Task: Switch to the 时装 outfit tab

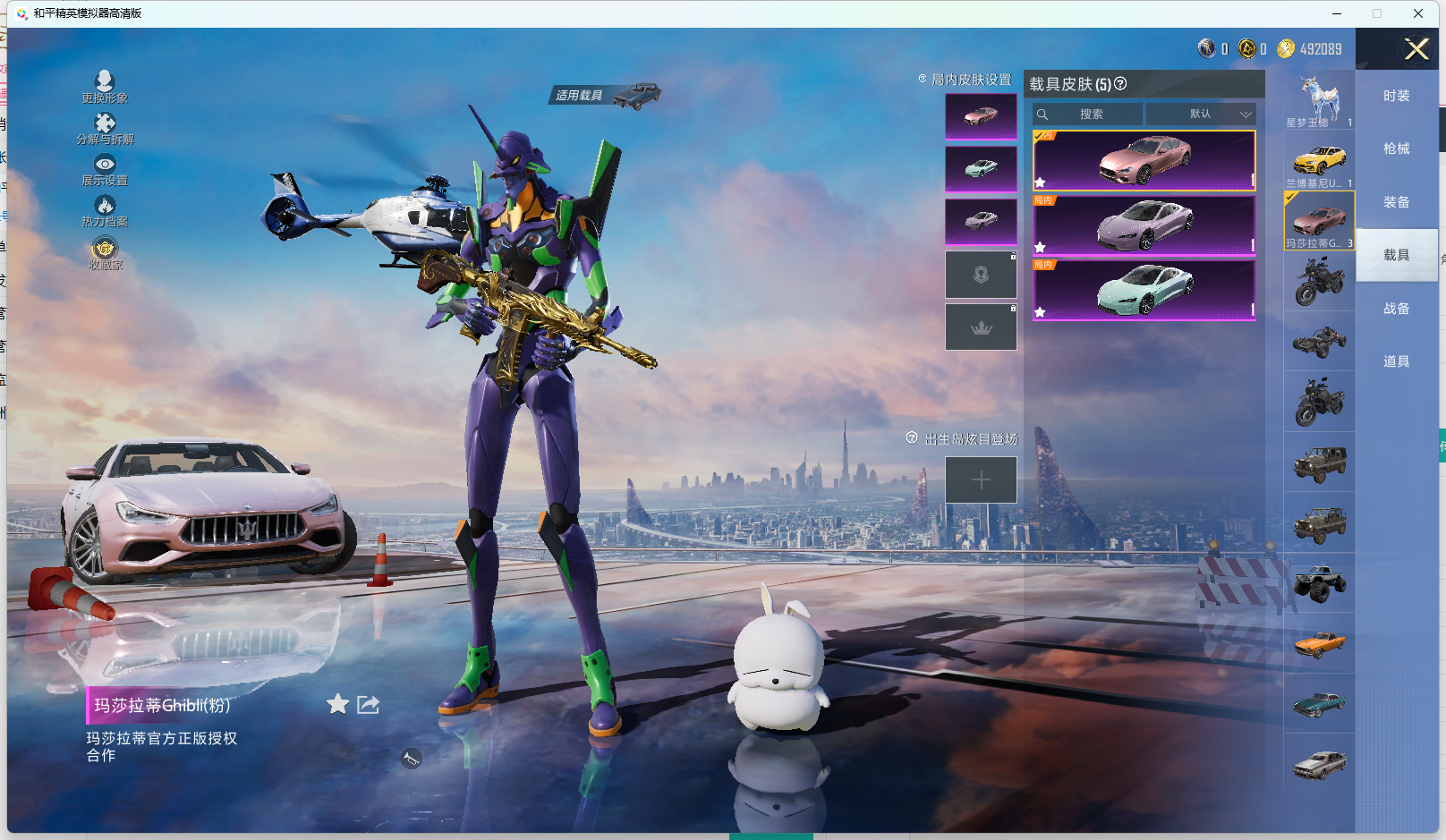Action: [x=1396, y=96]
